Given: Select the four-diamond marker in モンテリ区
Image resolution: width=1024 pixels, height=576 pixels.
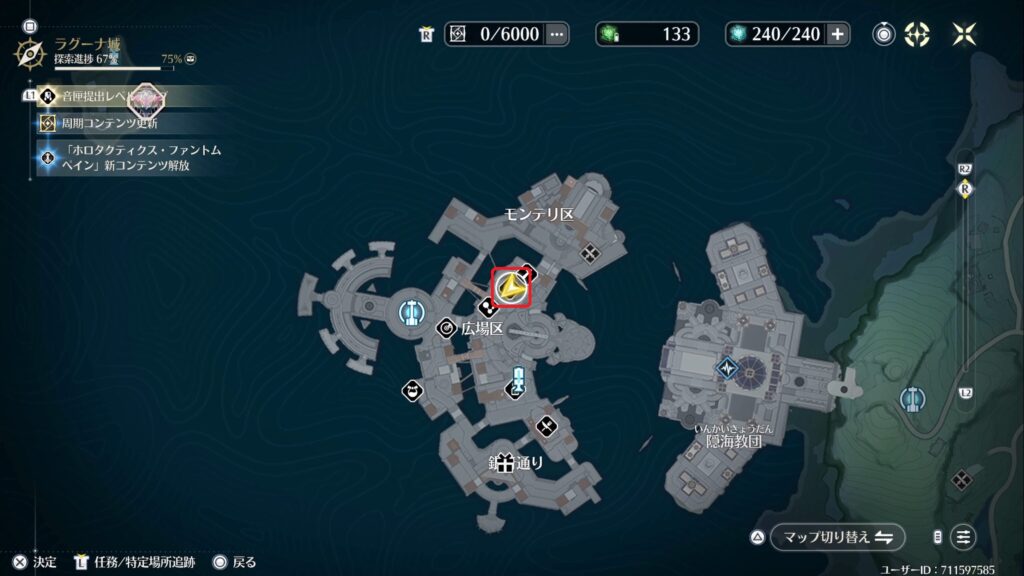Looking at the screenshot, I should (x=591, y=253).
